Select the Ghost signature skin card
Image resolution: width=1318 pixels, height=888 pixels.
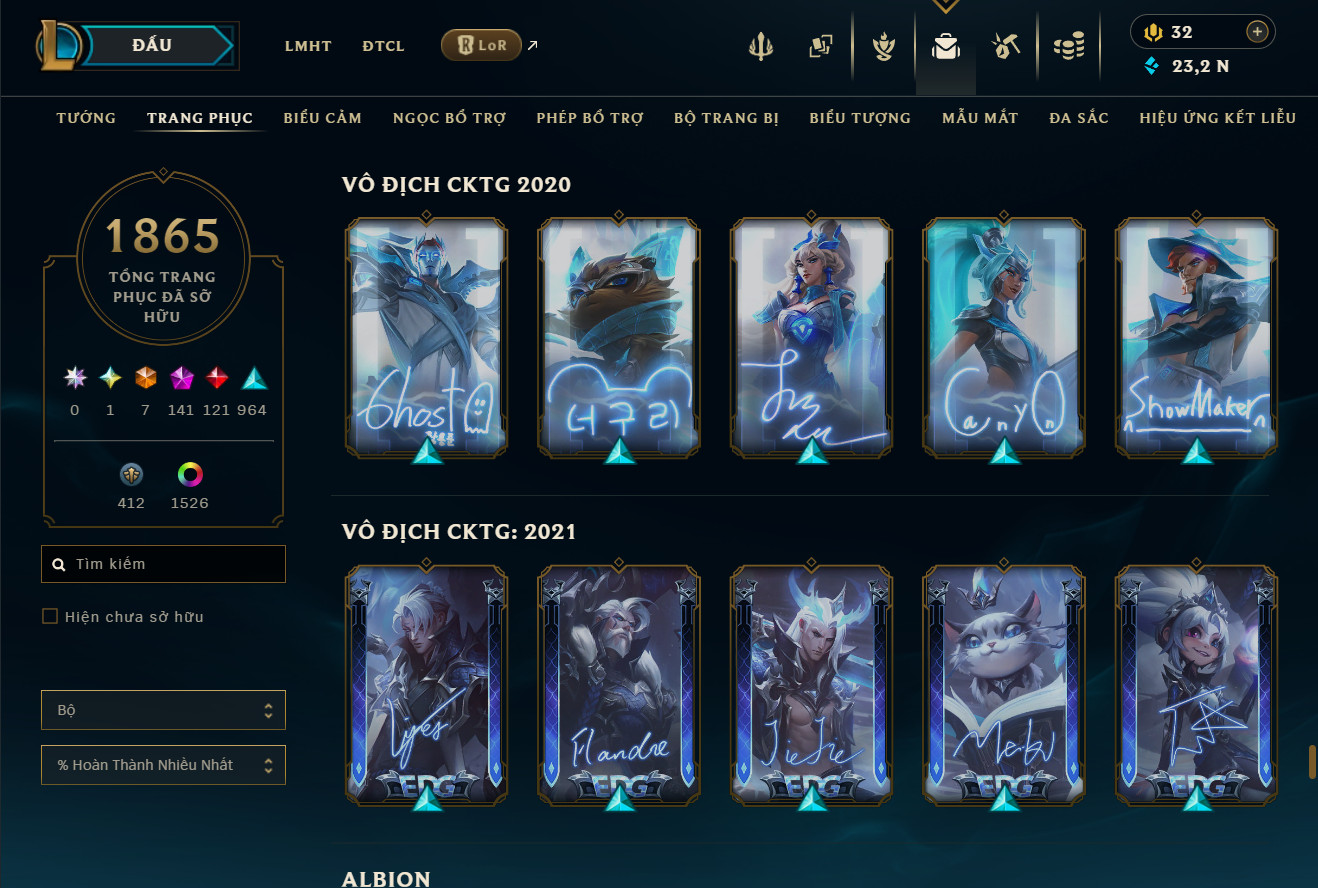(427, 338)
